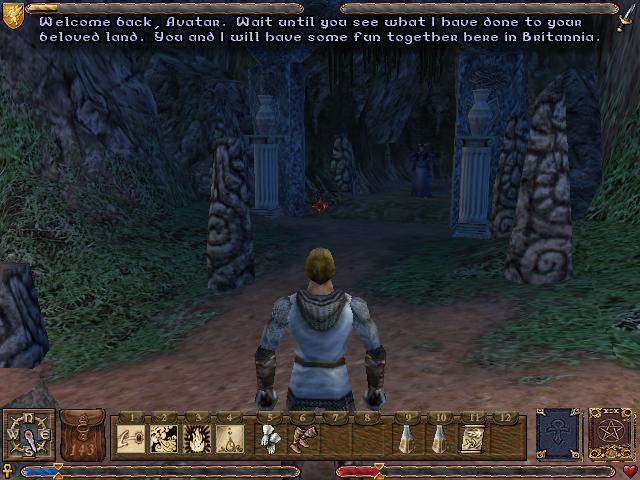Click the golden shield icon

coord(12,15)
